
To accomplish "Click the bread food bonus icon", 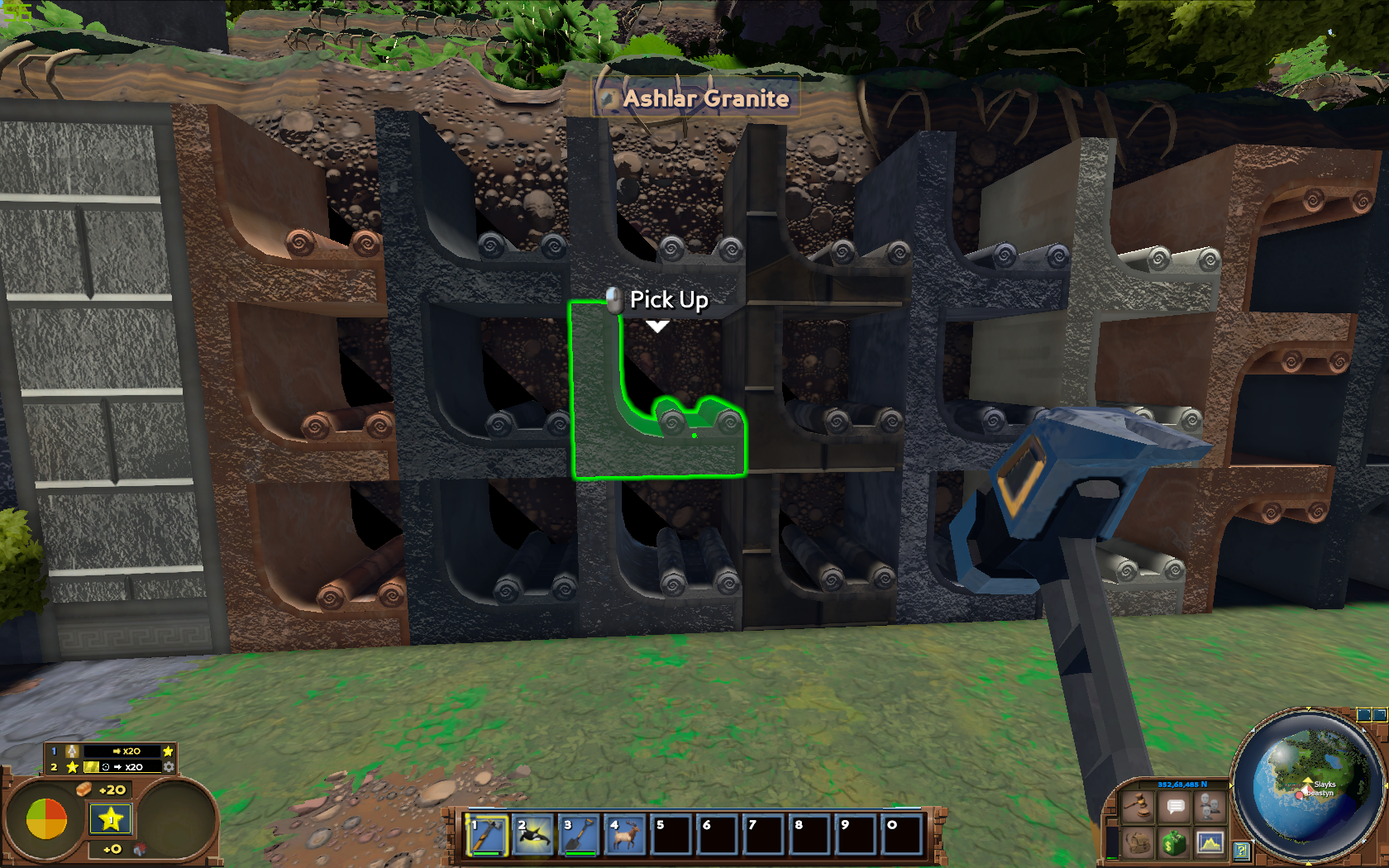I will point(84,789).
